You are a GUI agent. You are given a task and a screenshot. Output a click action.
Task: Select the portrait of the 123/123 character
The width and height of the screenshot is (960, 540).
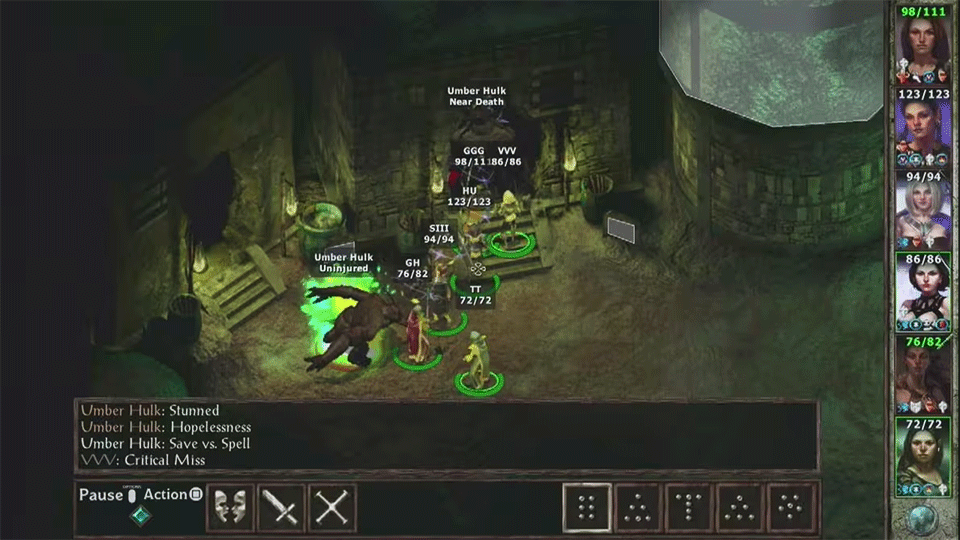coord(923,130)
